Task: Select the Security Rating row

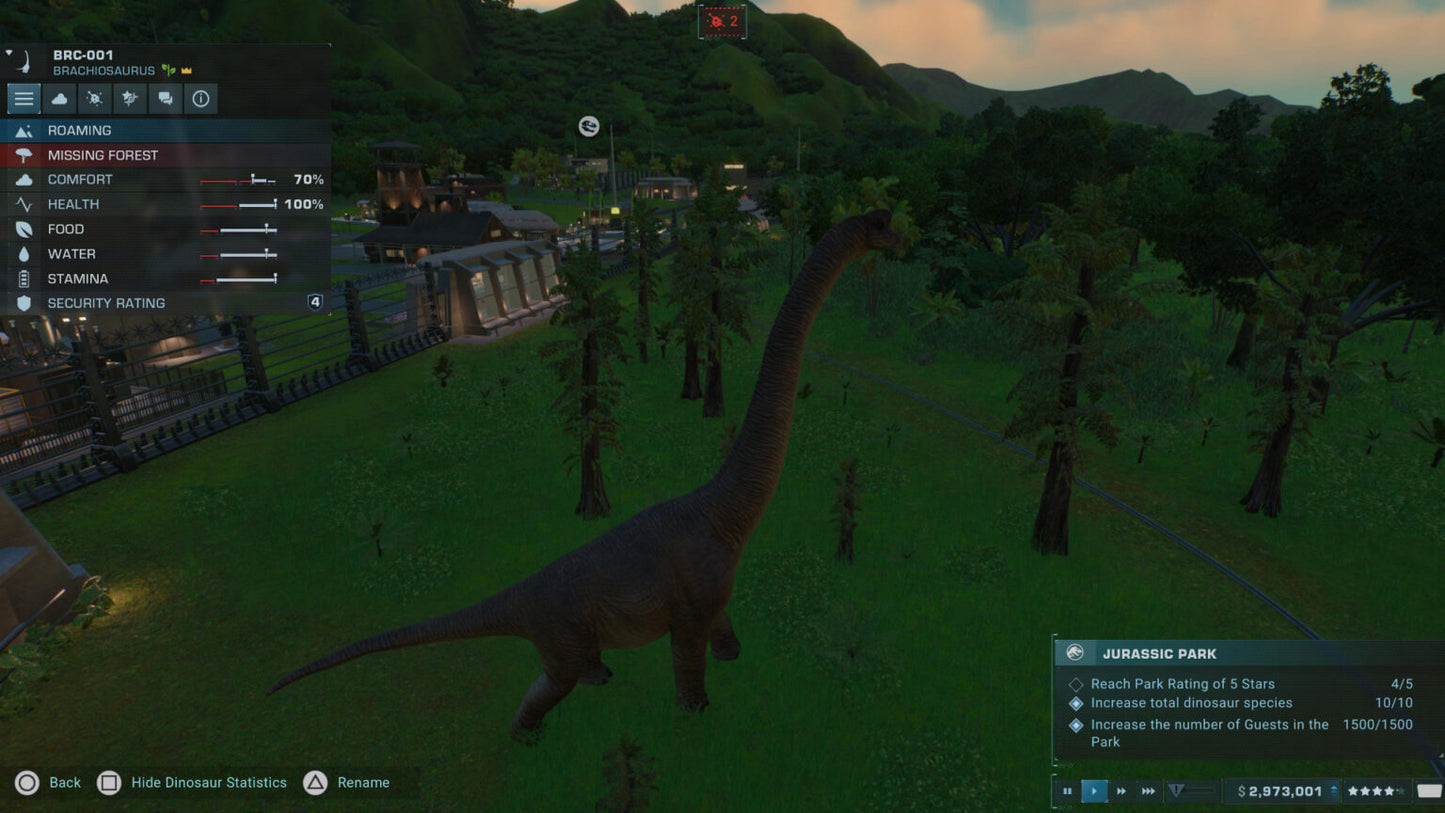Action: coord(165,303)
